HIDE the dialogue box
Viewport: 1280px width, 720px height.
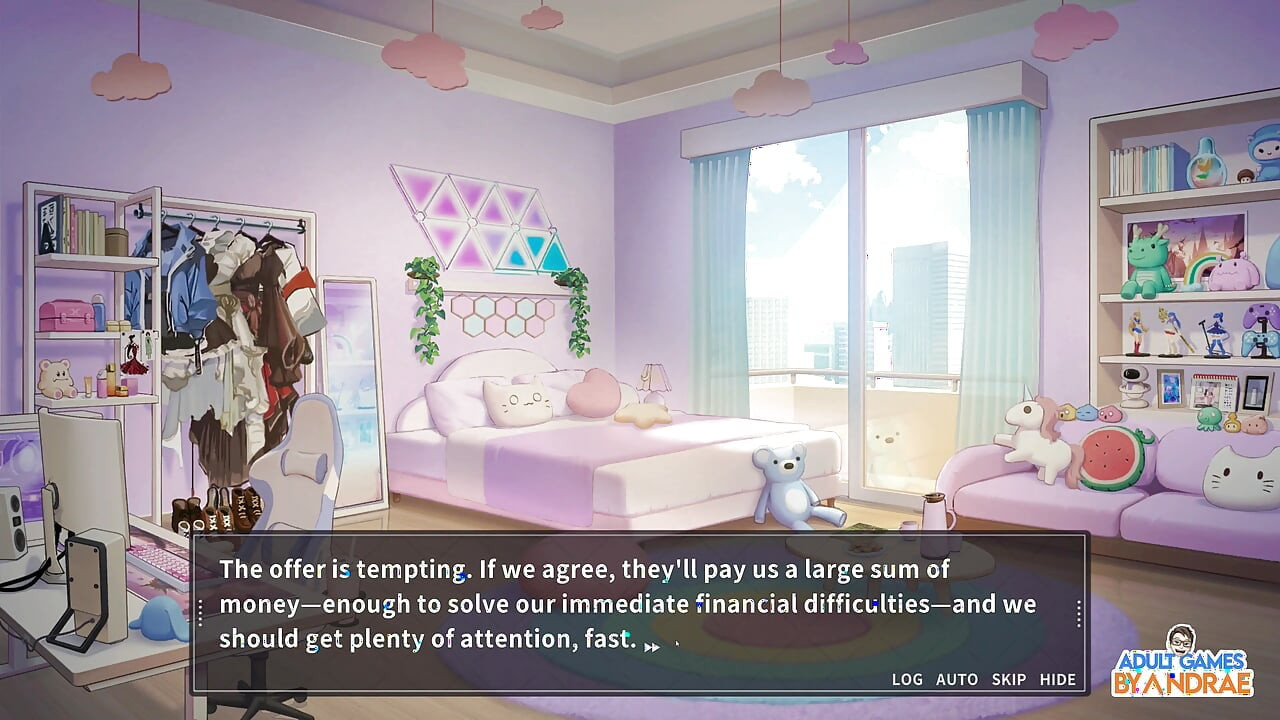click(x=1056, y=679)
